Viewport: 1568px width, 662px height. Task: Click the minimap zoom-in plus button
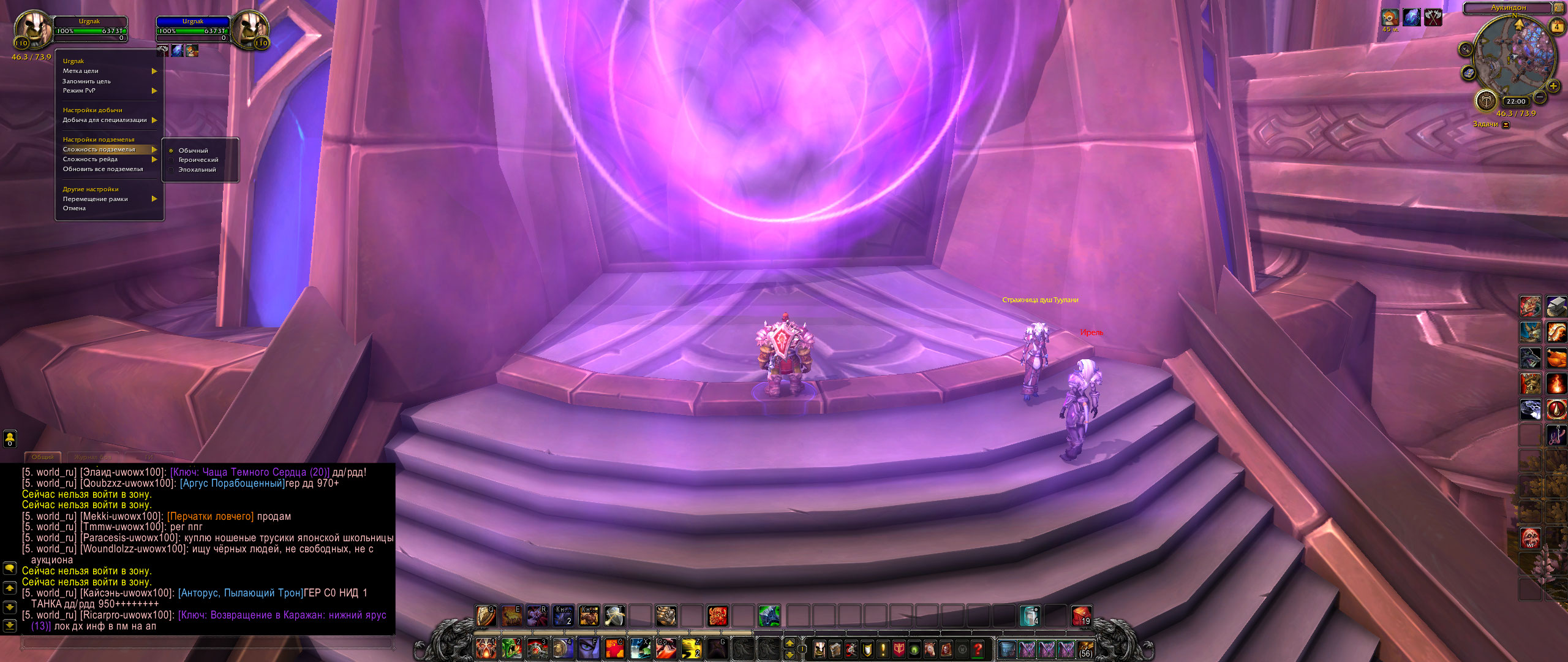[x=1553, y=86]
